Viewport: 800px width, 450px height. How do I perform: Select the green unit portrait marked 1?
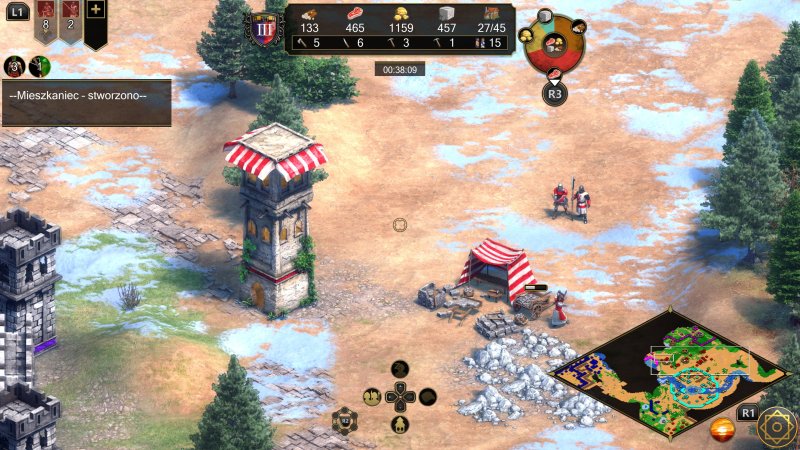[x=39, y=66]
